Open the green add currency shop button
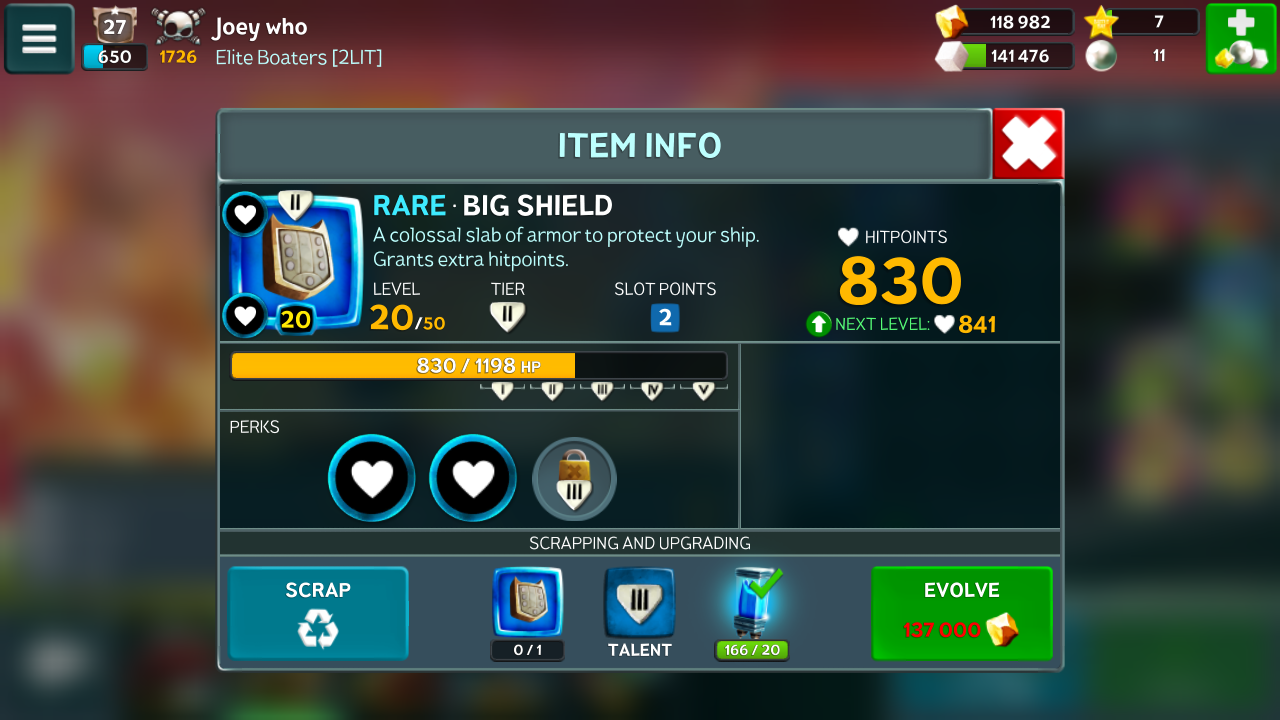 [x=1240, y=39]
